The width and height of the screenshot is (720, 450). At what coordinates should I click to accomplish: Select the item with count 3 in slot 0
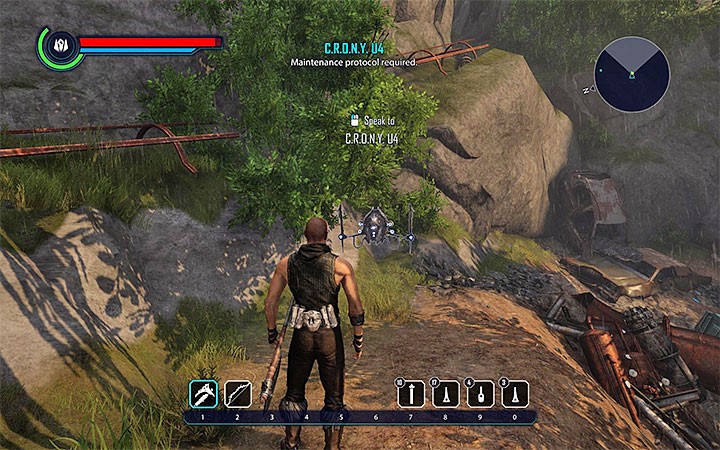tap(515, 394)
